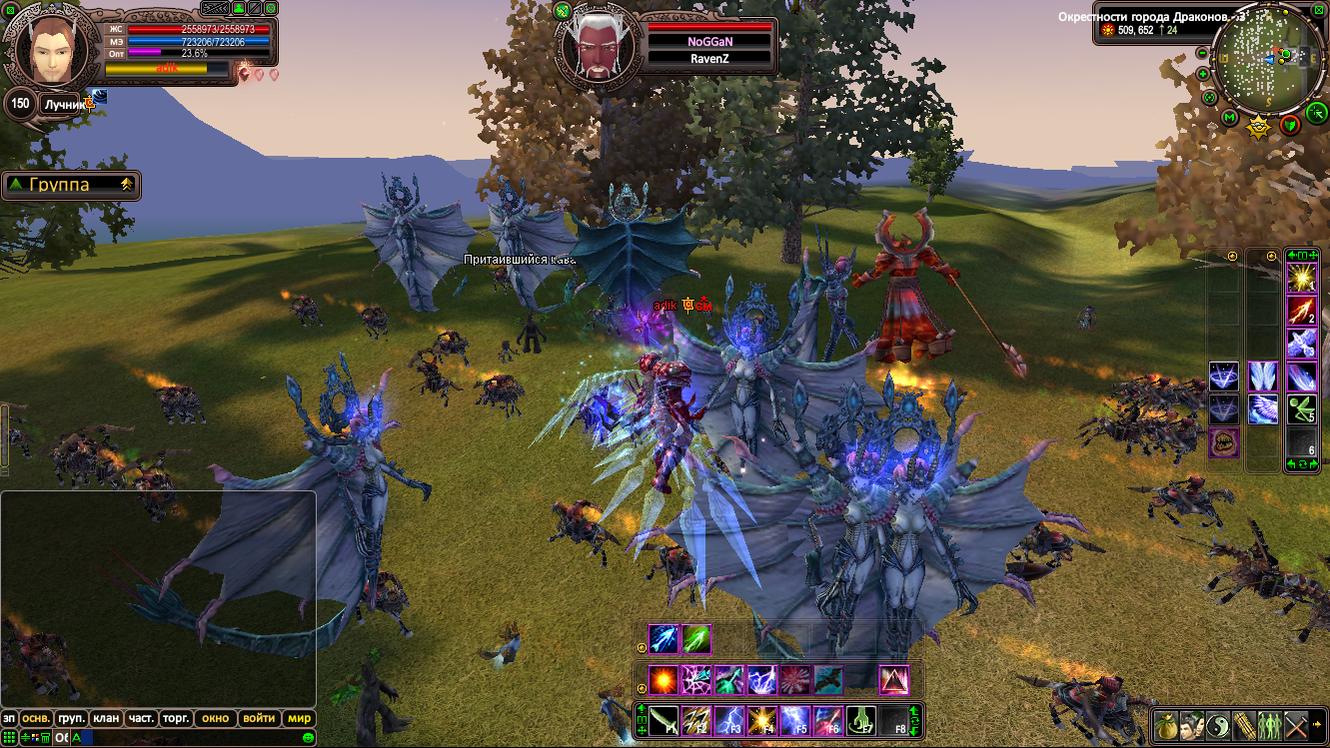Screen dimensions: 1330x748
Task: Switch to the 'мир' world chat tab
Action: pos(300,718)
